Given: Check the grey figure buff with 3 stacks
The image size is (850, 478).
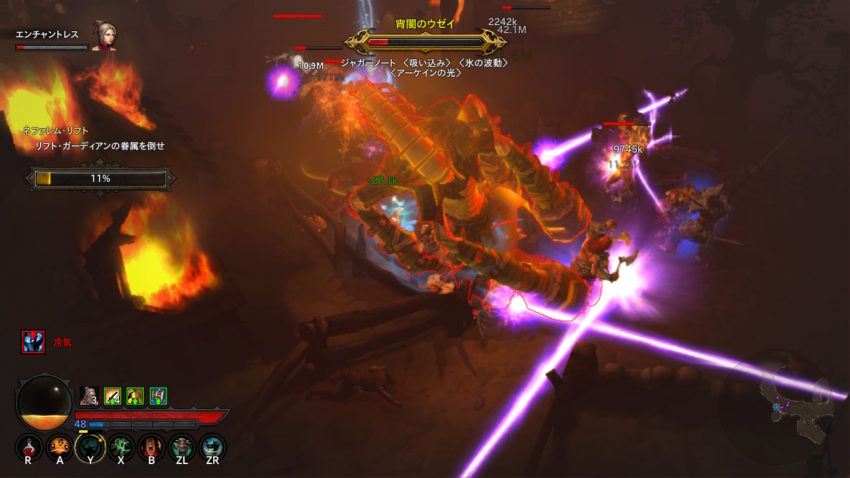Looking at the screenshot, I should tap(89, 396).
